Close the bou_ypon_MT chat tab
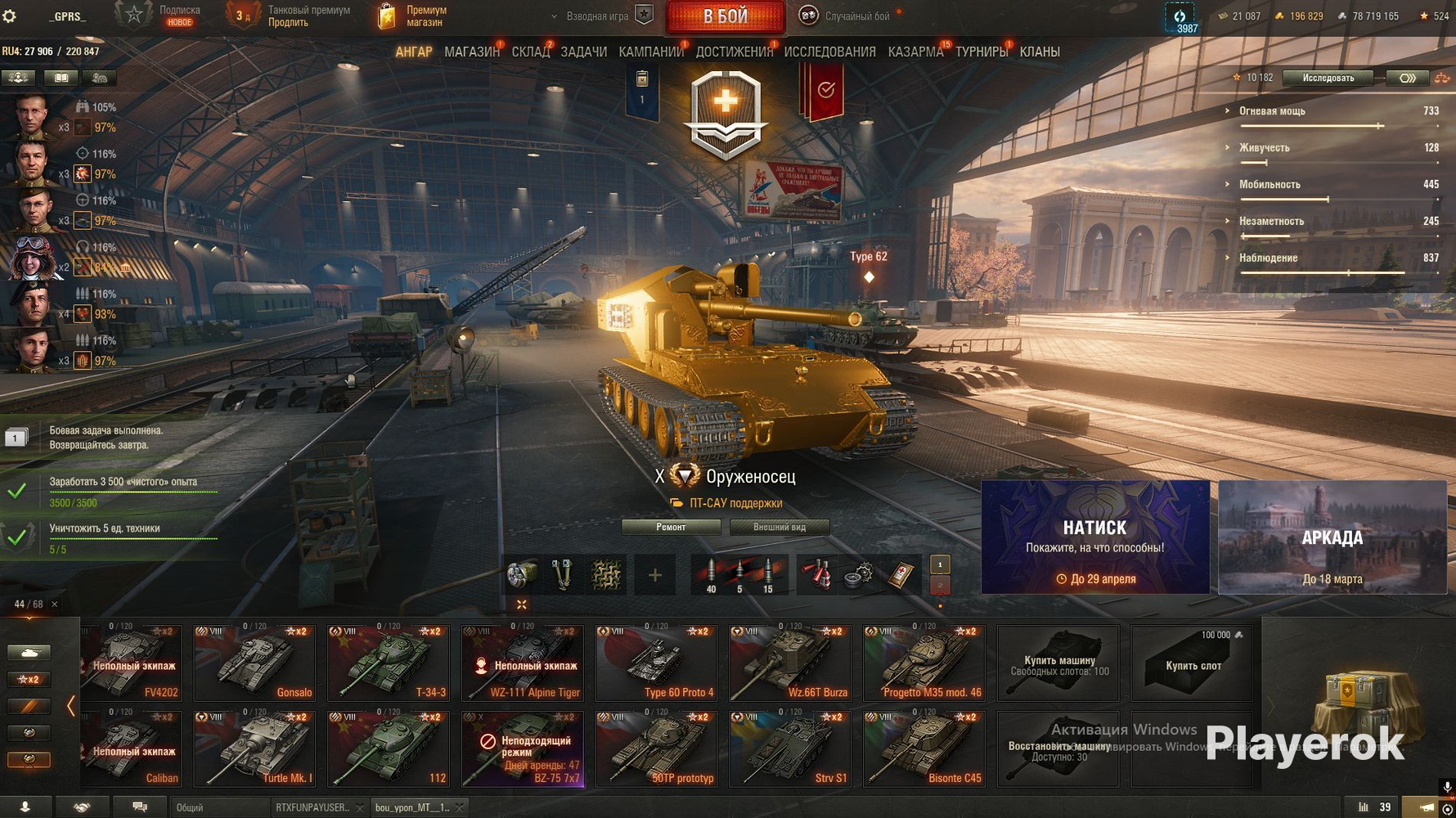Screen dimensions: 1456x818 click(x=460, y=807)
